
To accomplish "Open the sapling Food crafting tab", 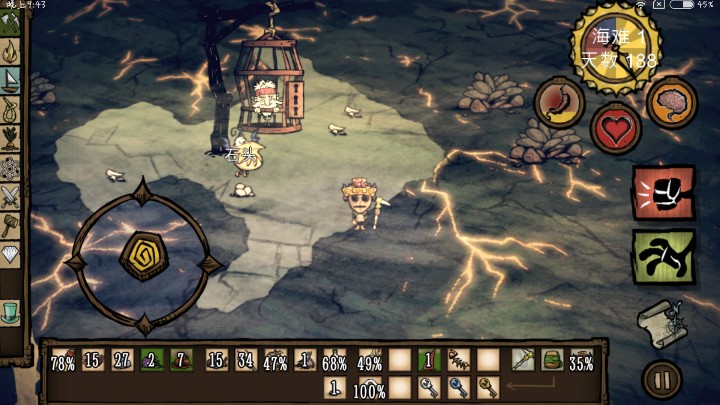I will [11, 137].
